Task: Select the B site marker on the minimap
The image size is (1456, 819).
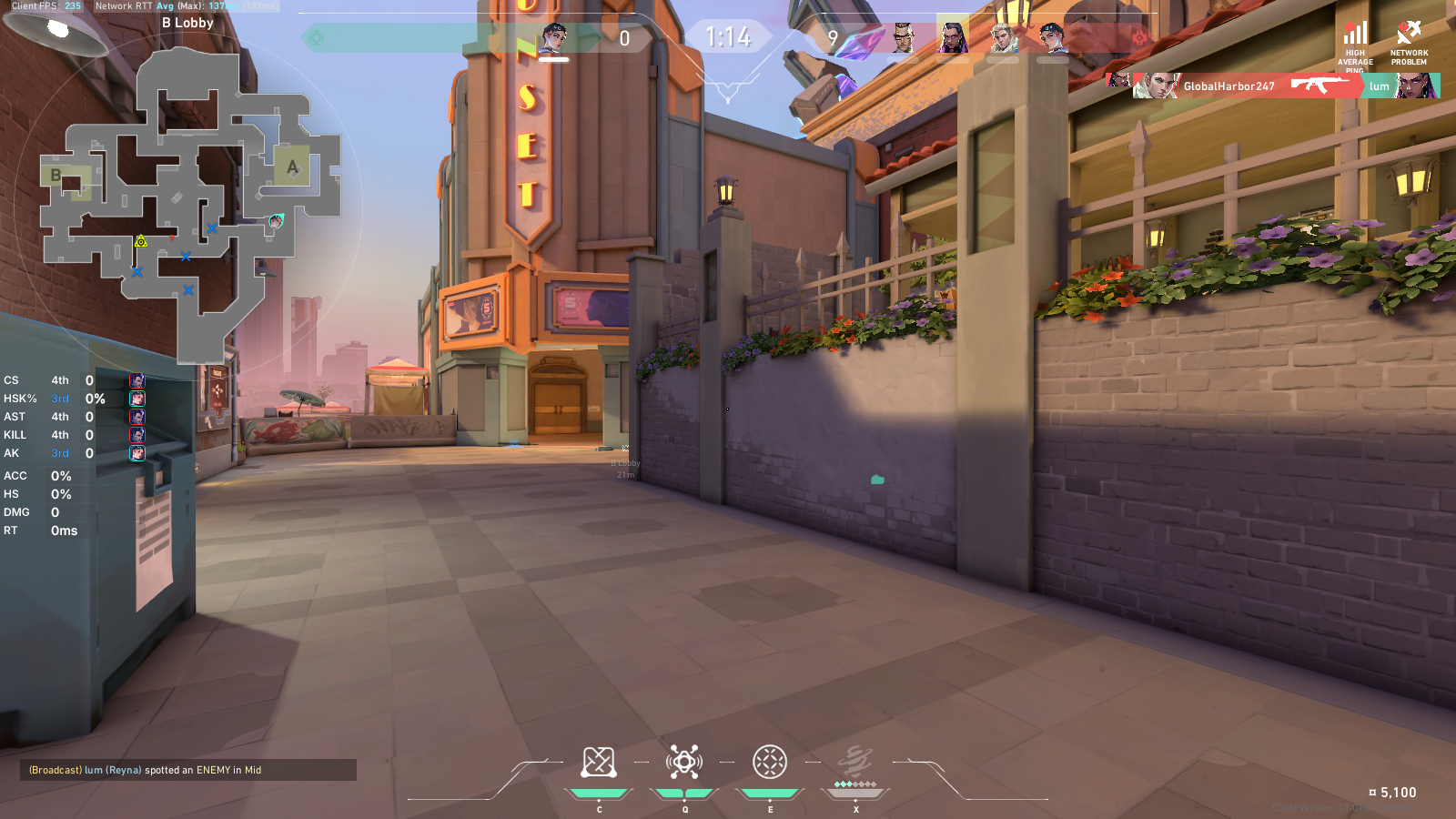Action: [56, 176]
